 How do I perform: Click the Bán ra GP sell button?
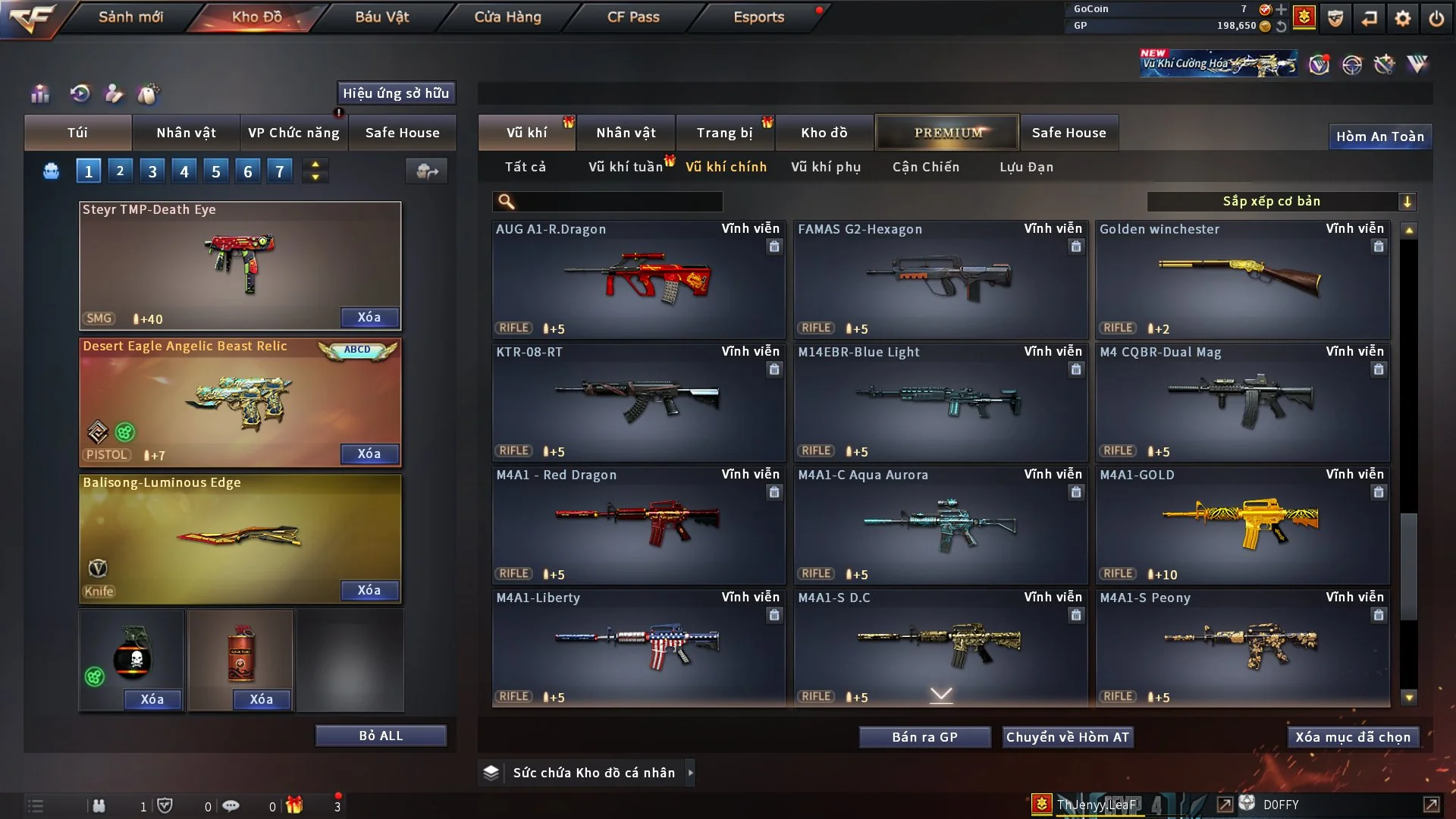(924, 737)
